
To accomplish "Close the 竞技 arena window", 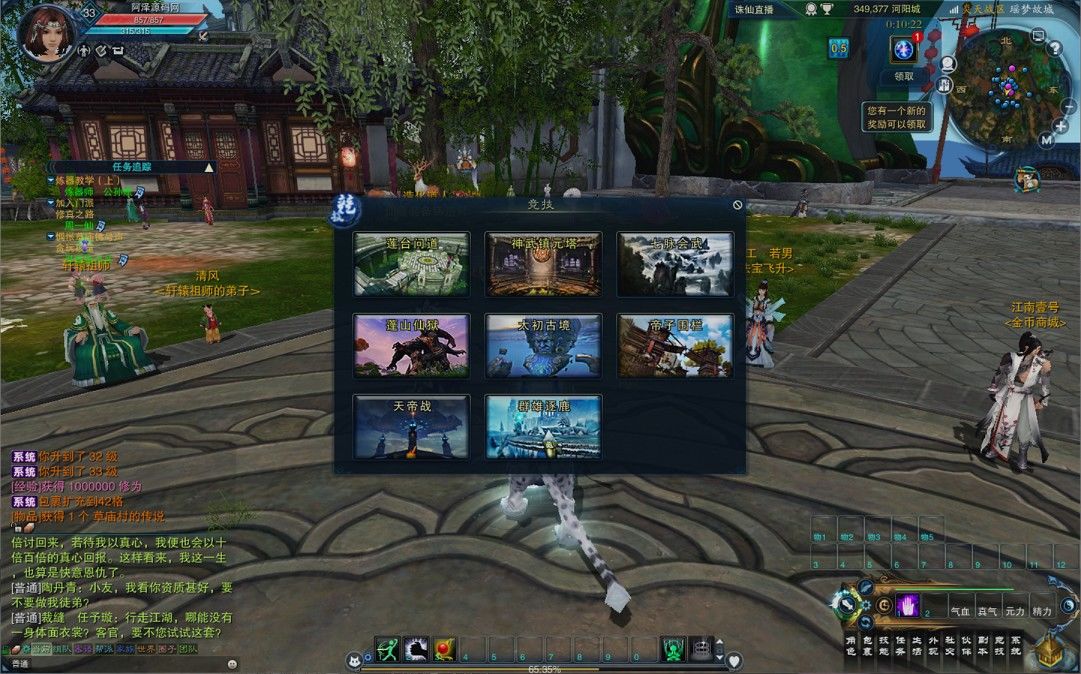I will (738, 205).
